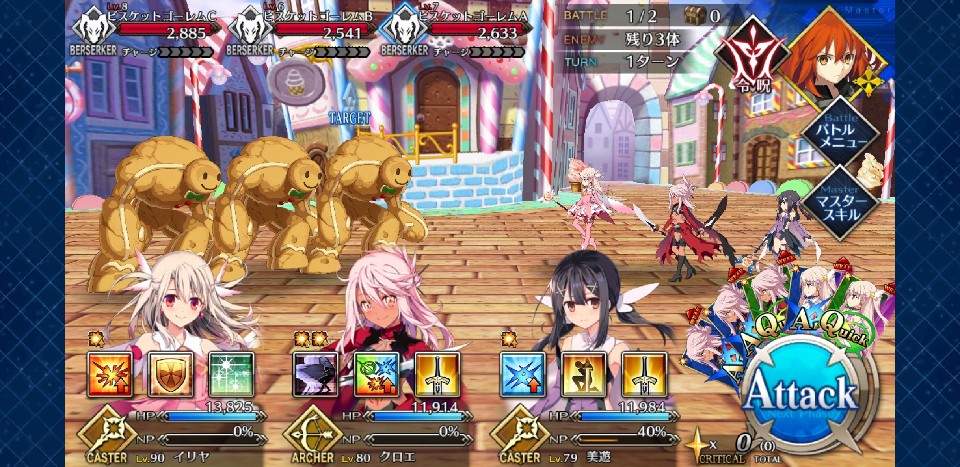
Task: Activate Miyu's golden sword skill
Action: 644,374
